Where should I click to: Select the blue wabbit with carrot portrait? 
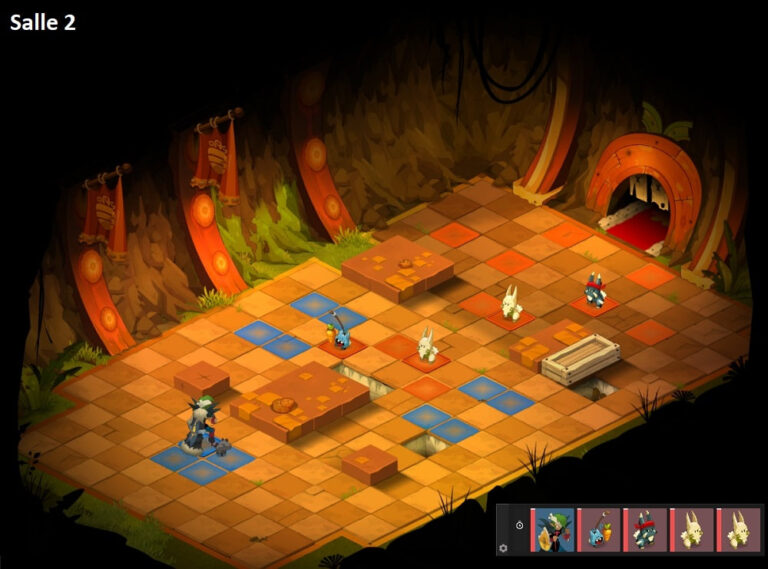600,529
